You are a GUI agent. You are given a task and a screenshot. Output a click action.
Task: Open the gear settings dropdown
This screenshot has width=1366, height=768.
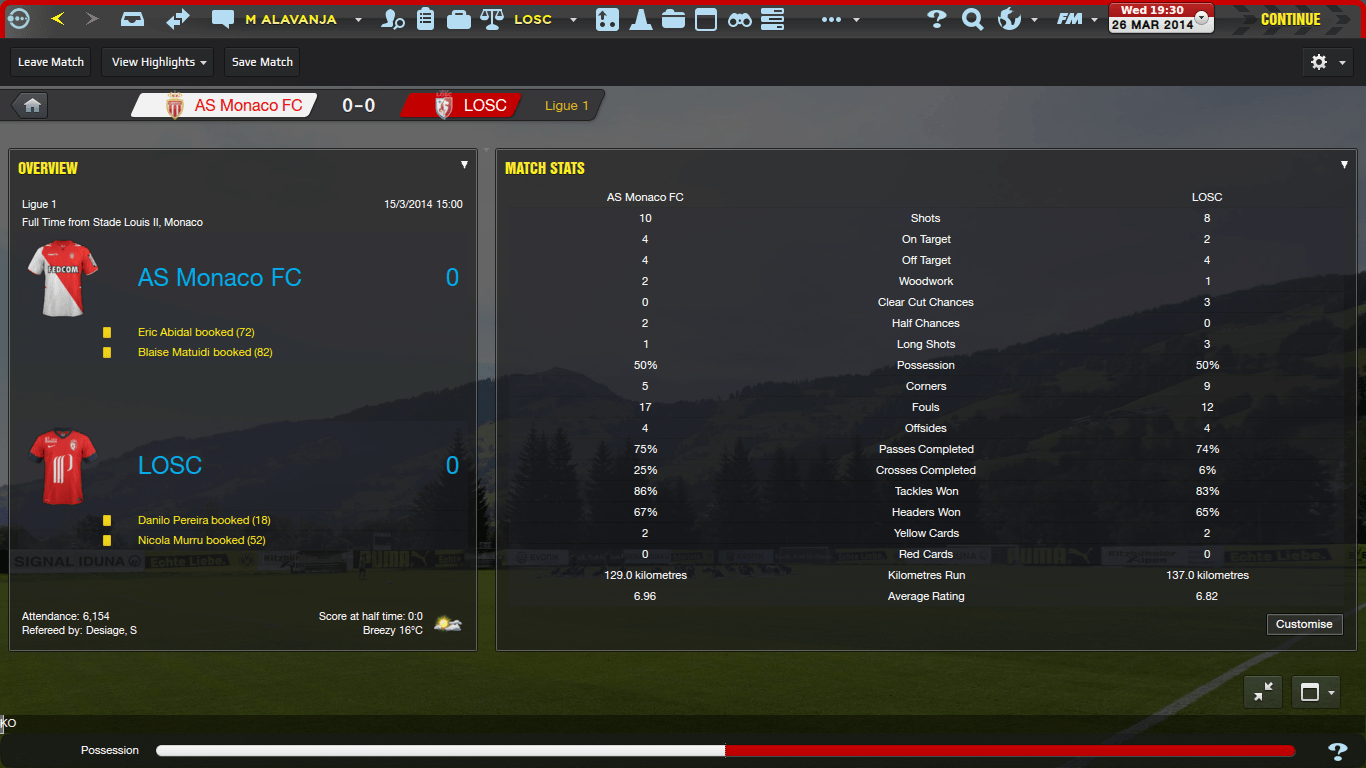click(x=1328, y=62)
